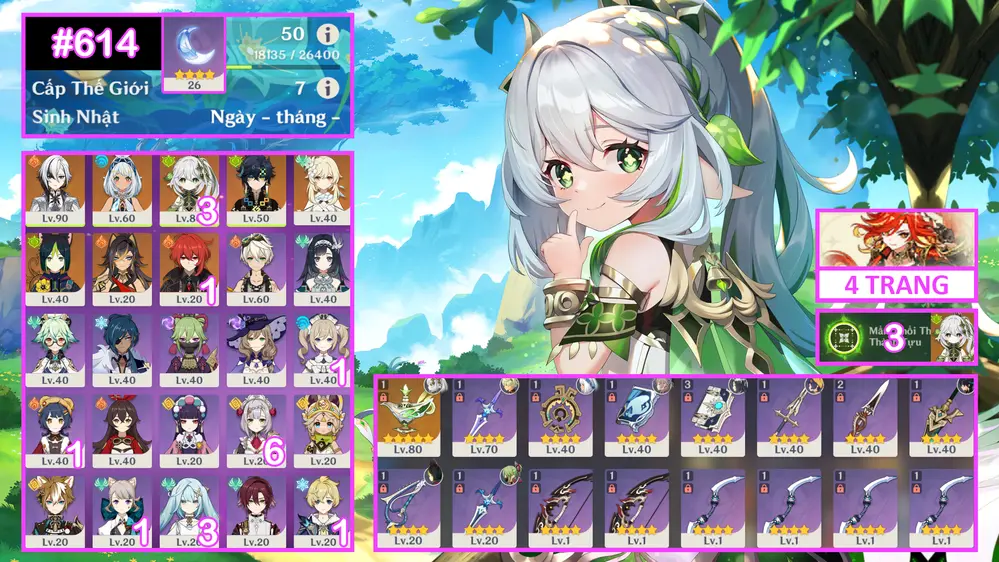Select the red-haired Diluc portrait
Image resolution: width=999 pixels, height=562 pixels.
187,266
